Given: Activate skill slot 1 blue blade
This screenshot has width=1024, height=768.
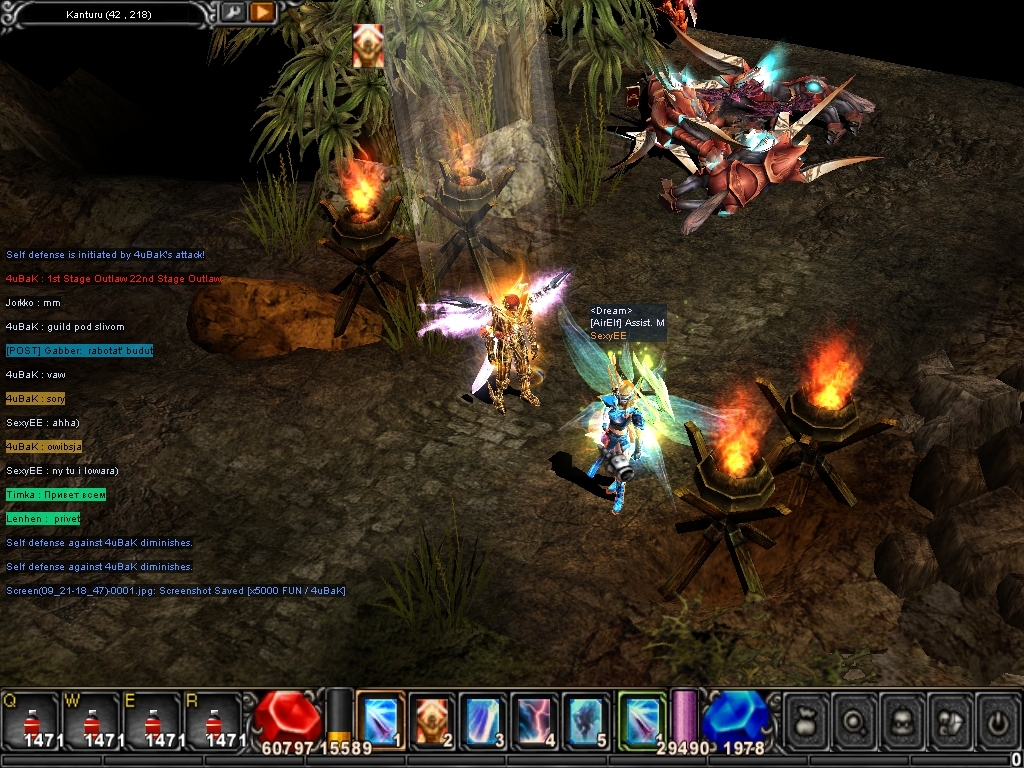Looking at the screenshot, I should point(380,718).
